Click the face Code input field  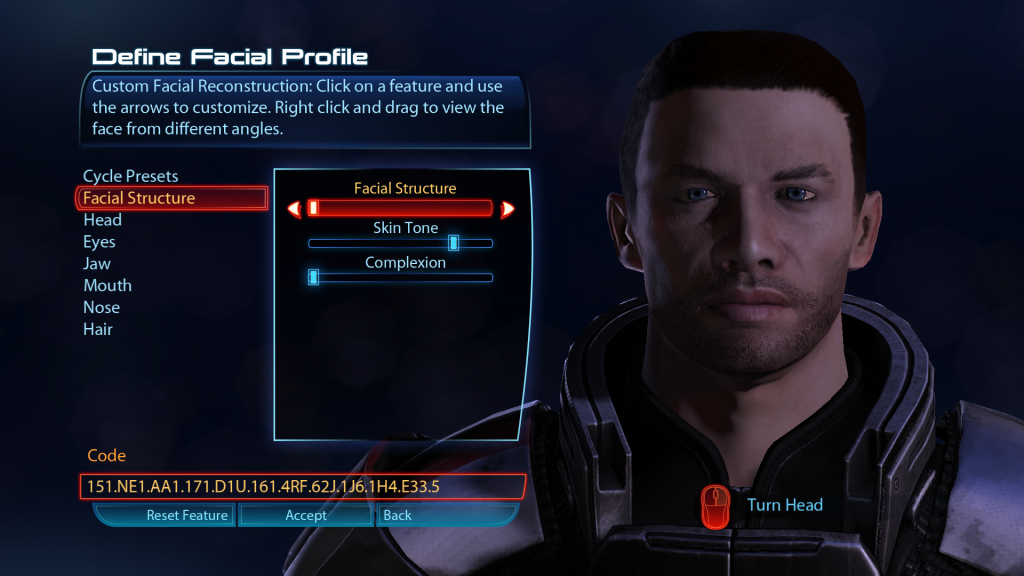coord(301,487)
